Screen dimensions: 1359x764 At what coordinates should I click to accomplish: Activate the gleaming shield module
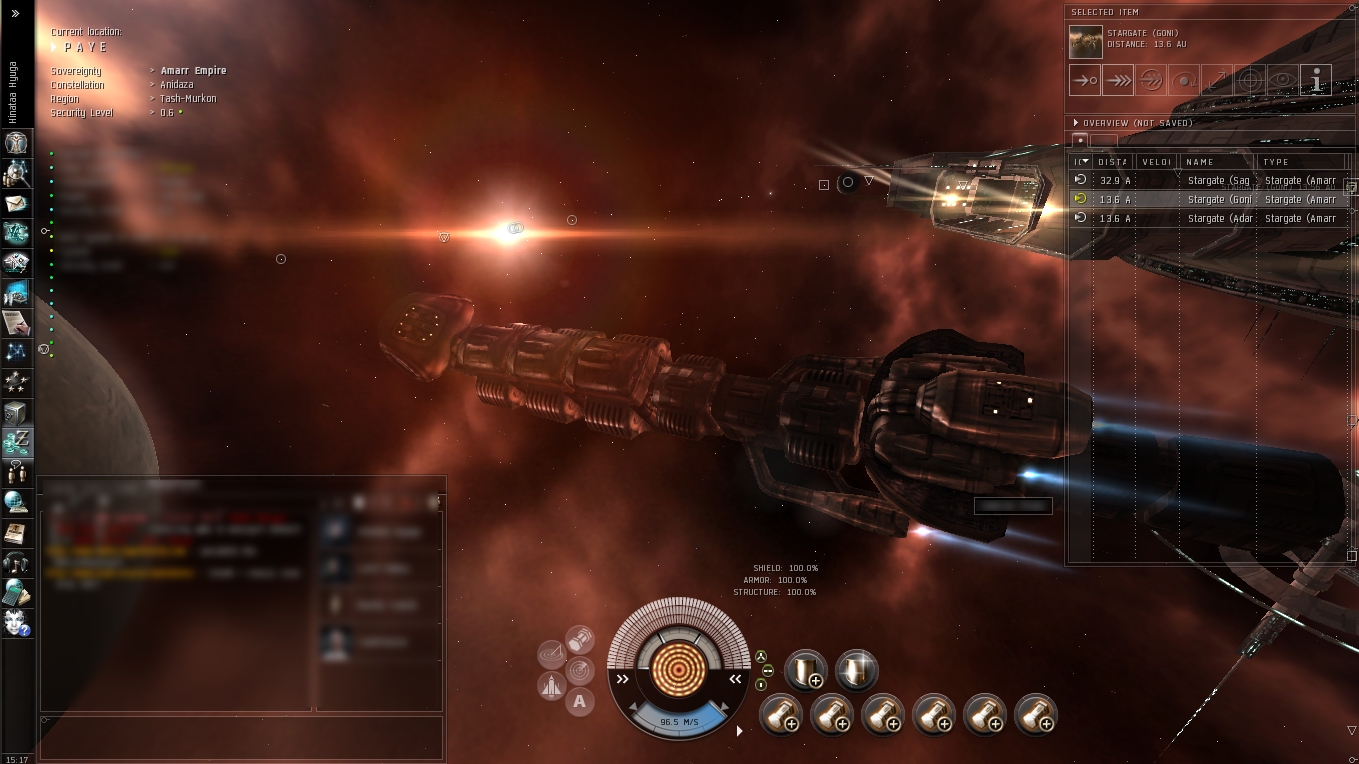pos(856,670)
